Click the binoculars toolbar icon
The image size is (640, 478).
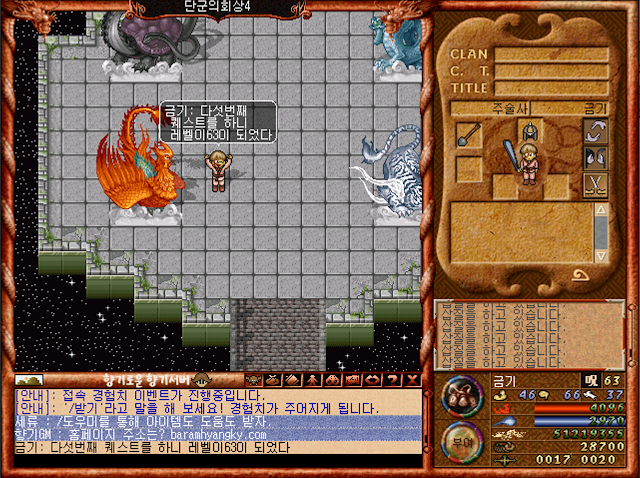tap(333, 380)
